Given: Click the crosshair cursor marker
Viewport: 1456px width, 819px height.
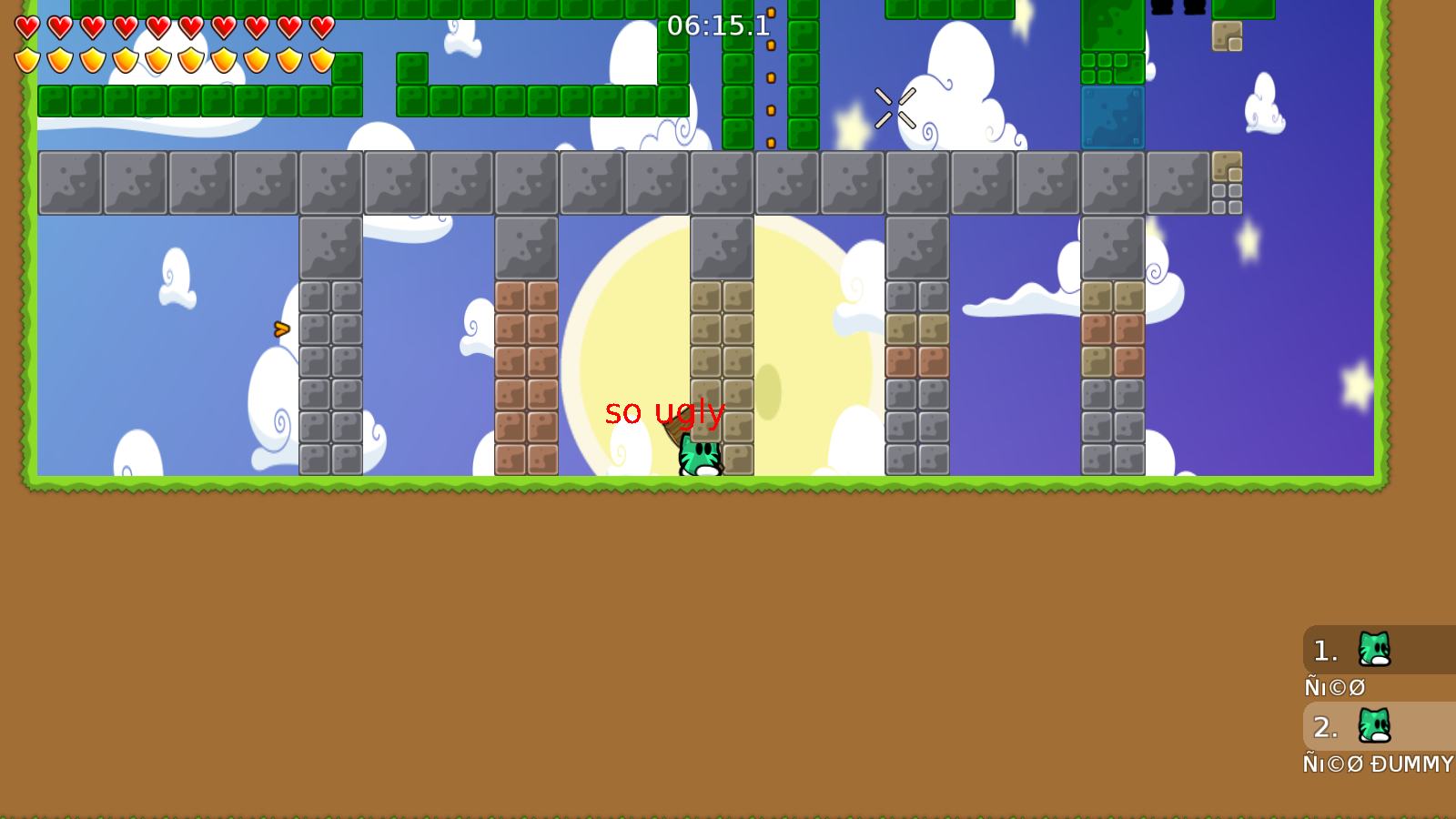Looking at the screenshot, I should (896, 107).
